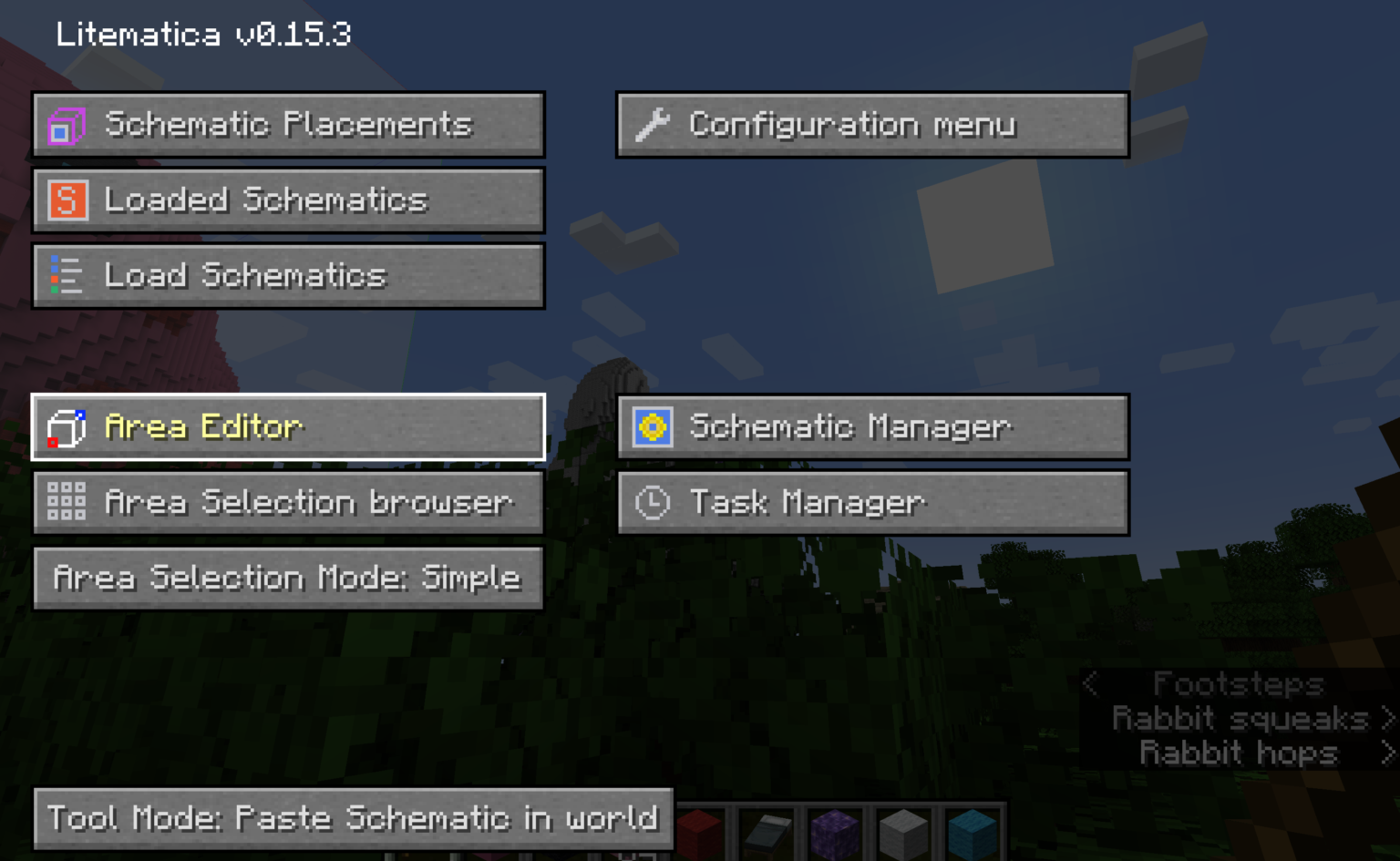This screenshot has height=861, width=1400.
Task: Open the Schematic Manager
Action: tap(872, 427)
